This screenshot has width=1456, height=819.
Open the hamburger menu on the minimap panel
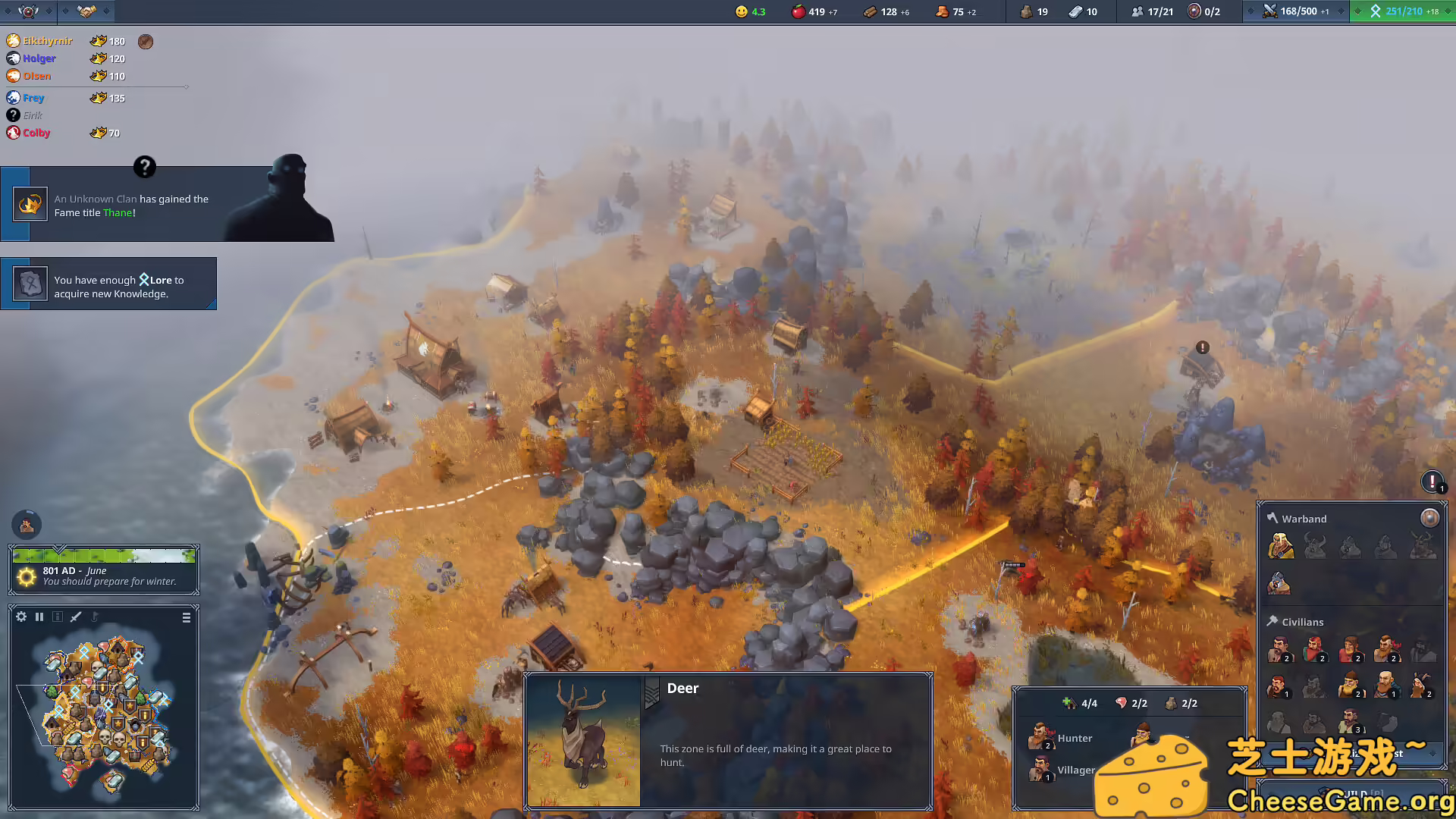[186, 617]
